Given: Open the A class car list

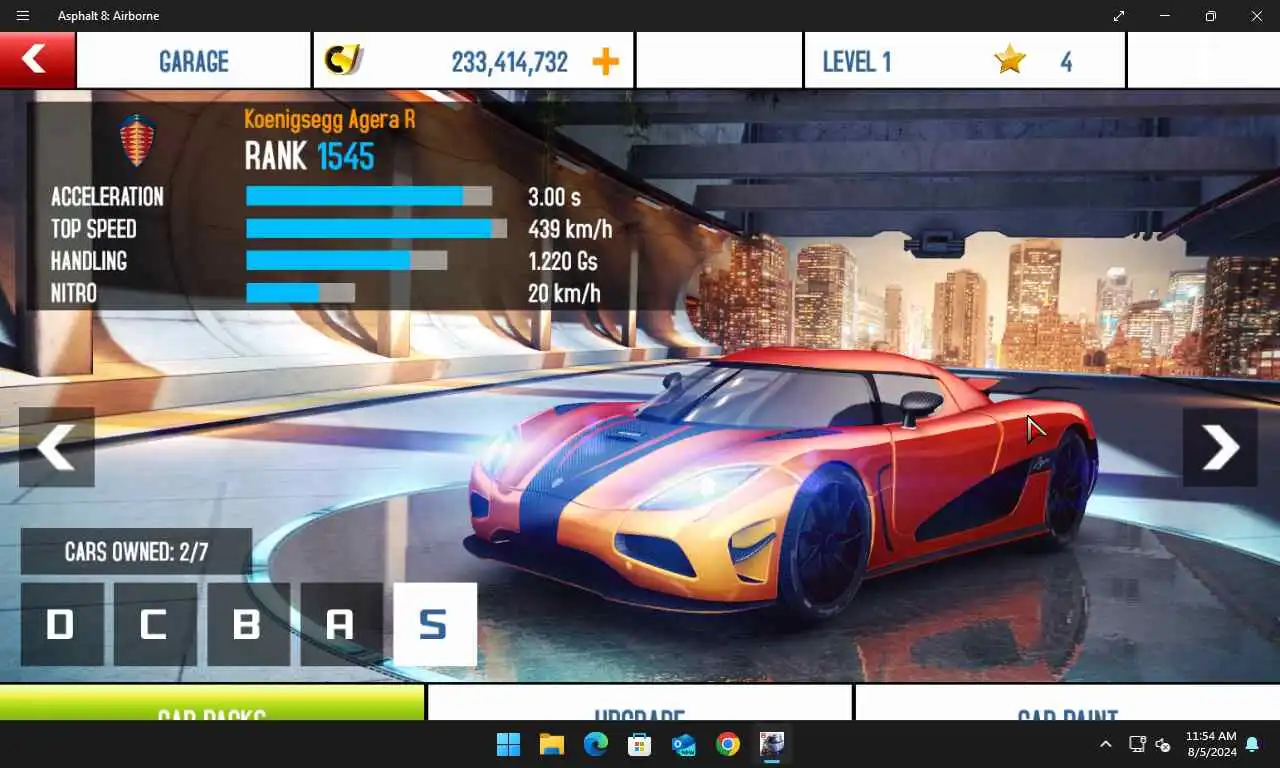Looking at the screenshot, I should click(341, 624).
